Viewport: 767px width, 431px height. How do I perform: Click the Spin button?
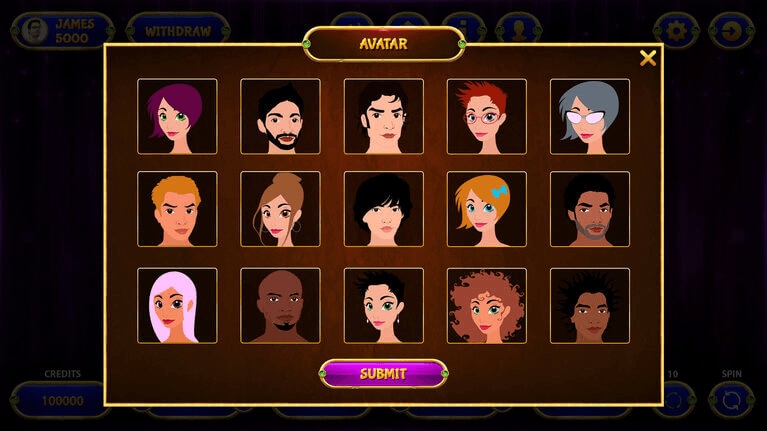click(731, 399)
